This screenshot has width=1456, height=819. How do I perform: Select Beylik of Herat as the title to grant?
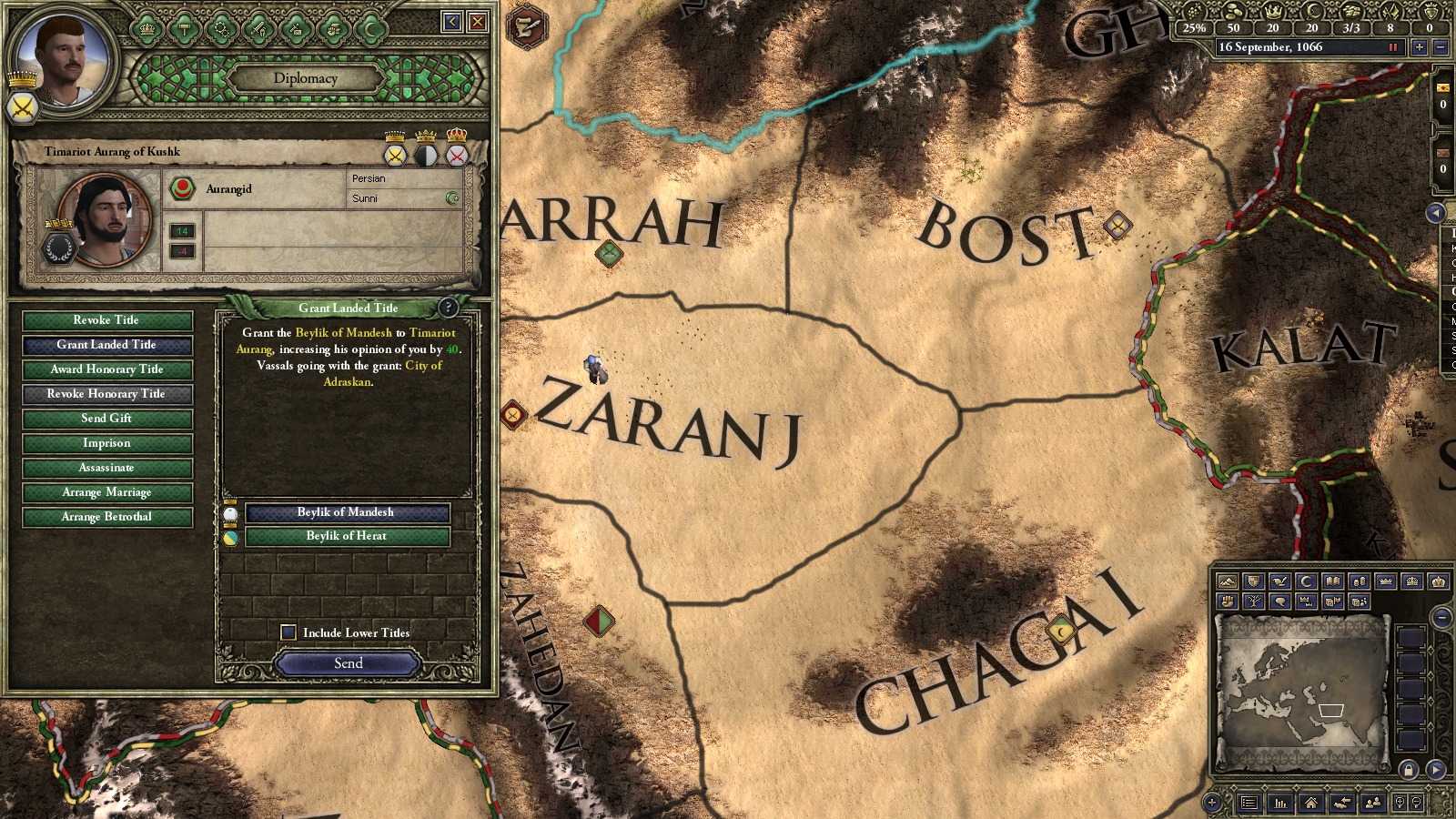347,536
